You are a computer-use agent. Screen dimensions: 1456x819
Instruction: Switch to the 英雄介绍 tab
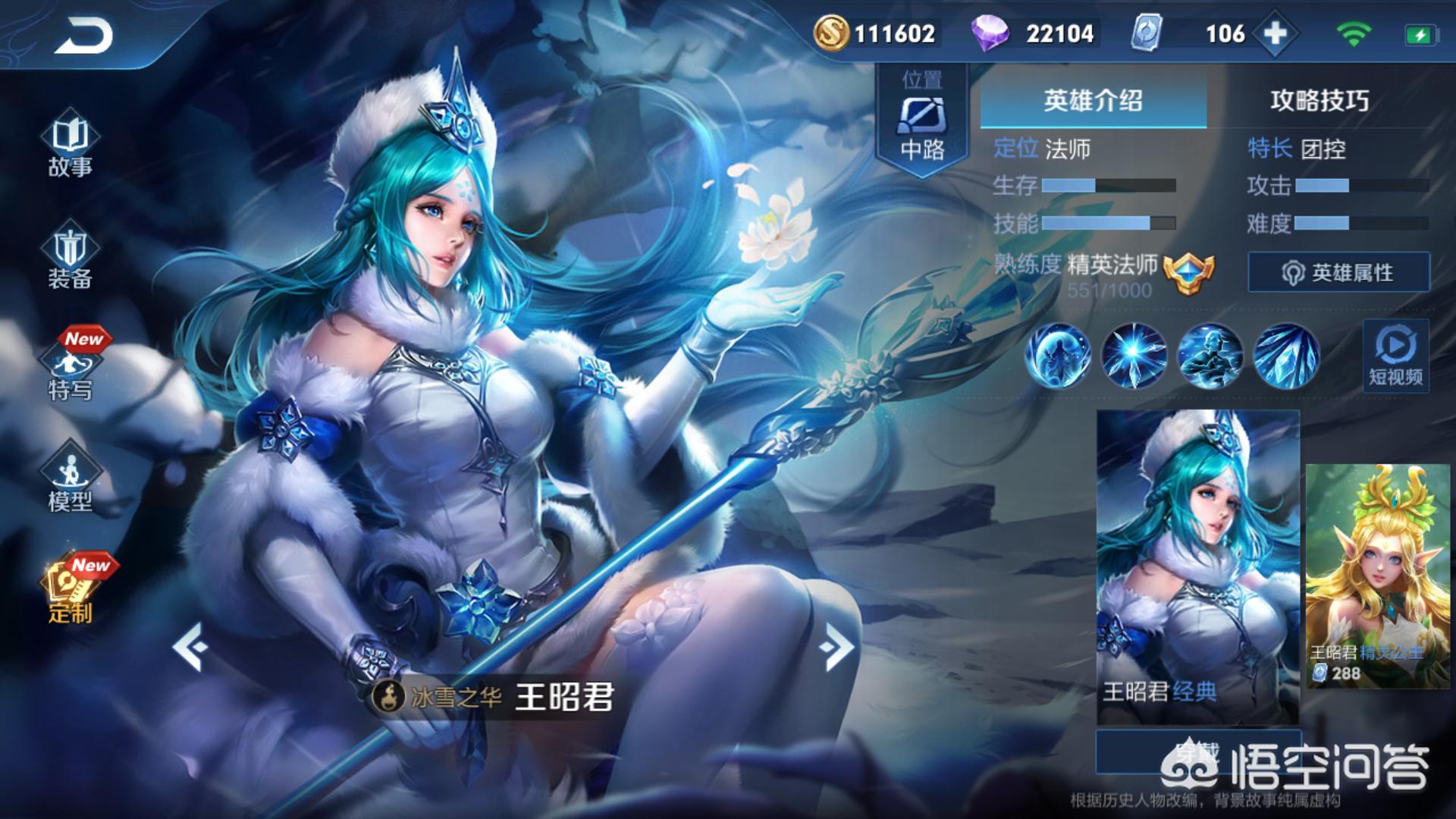point(1093,101)
